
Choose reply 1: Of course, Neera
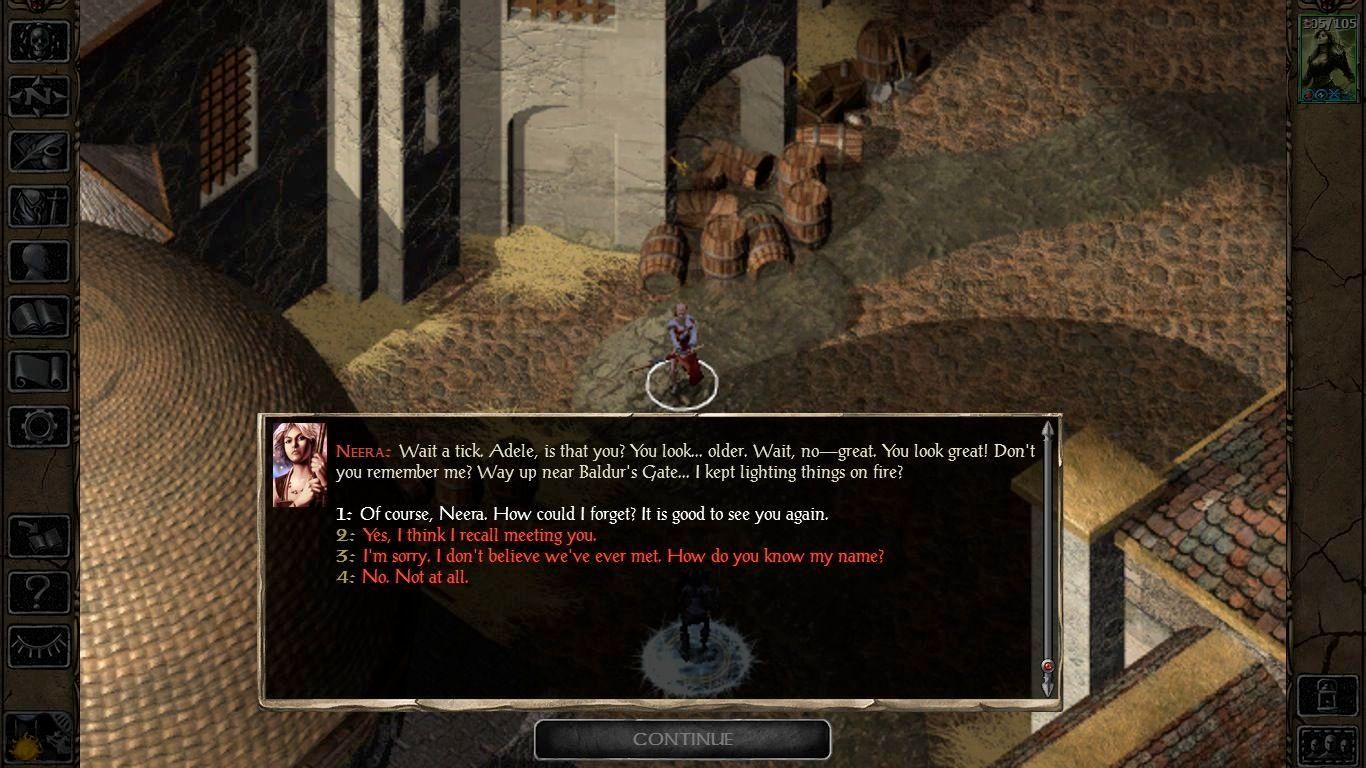tap(593, 515)
